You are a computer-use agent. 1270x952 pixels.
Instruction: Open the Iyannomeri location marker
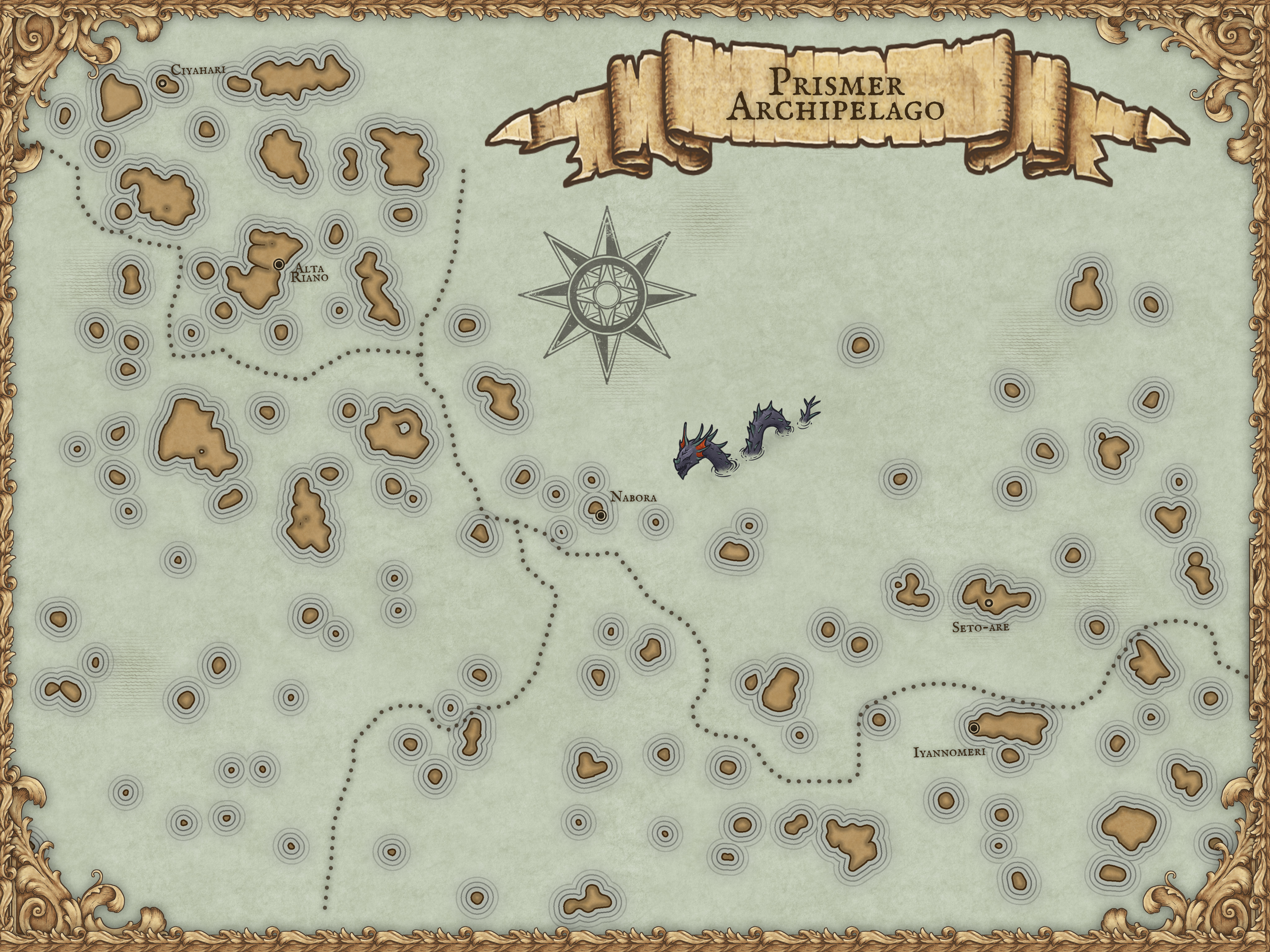coord(974,728)
